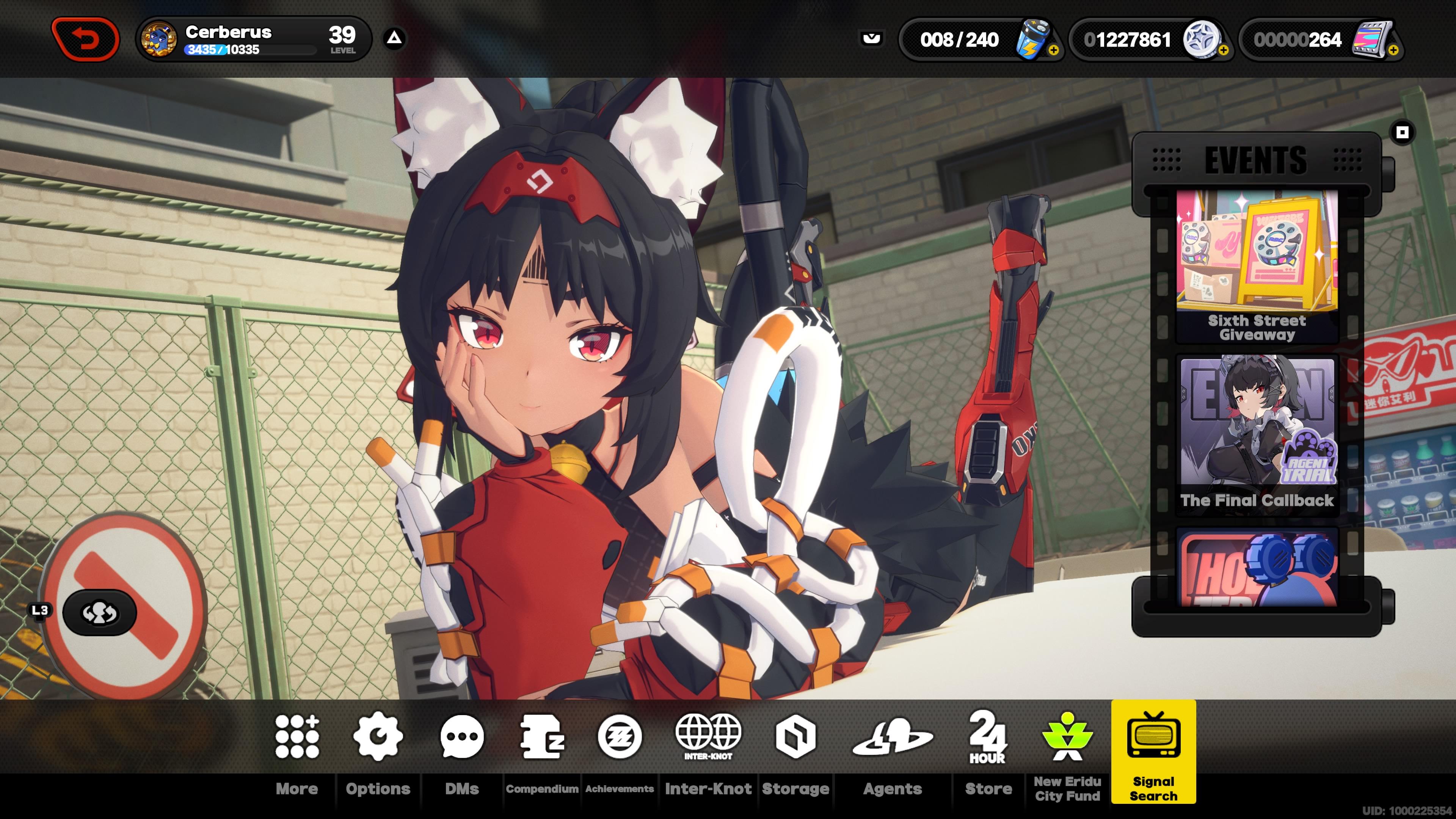Click the red back arrow button
The height and width of the screenshot is (819, 1456).
pyautogui.click(x=86, y=39)
